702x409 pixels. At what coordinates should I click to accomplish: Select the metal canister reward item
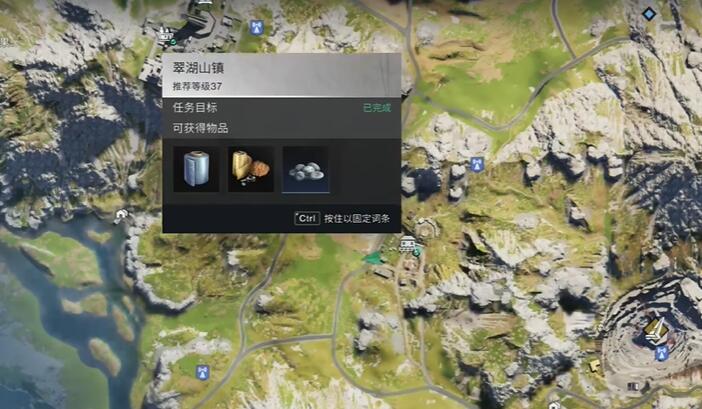tap(196, 168)
